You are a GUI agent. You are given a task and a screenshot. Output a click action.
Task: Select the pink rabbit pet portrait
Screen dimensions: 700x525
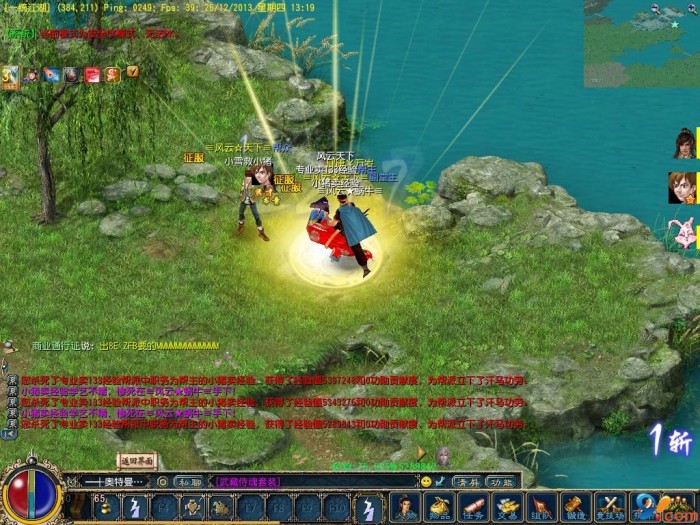(683, 232)
